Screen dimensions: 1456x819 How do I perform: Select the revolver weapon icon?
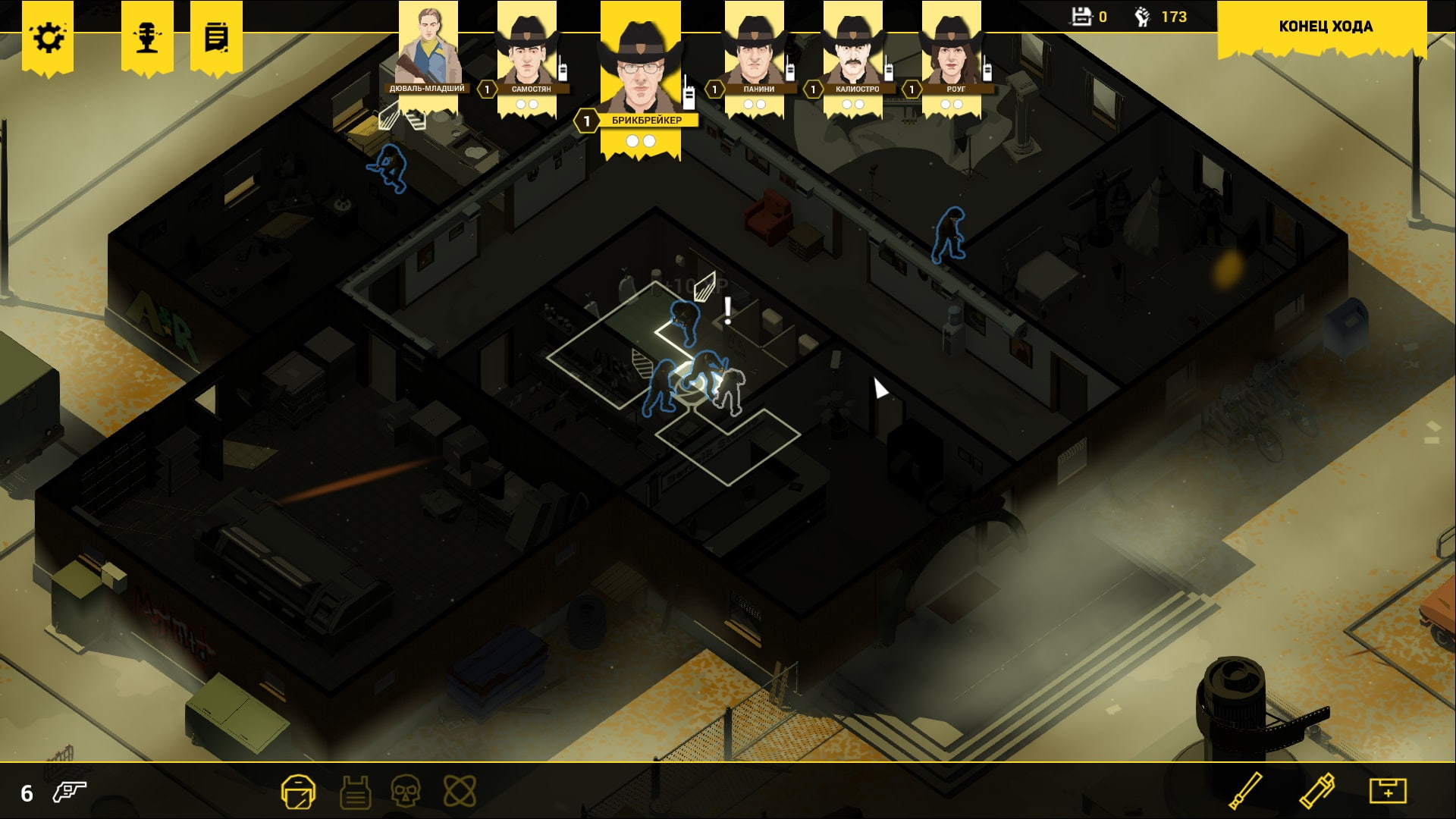[x=70, y=792]
